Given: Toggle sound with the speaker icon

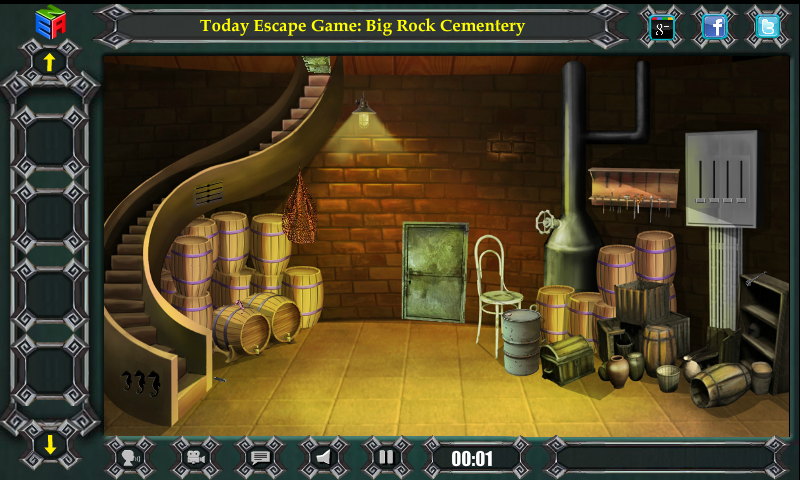Looking at the screenshot, I should coord(323,458).
